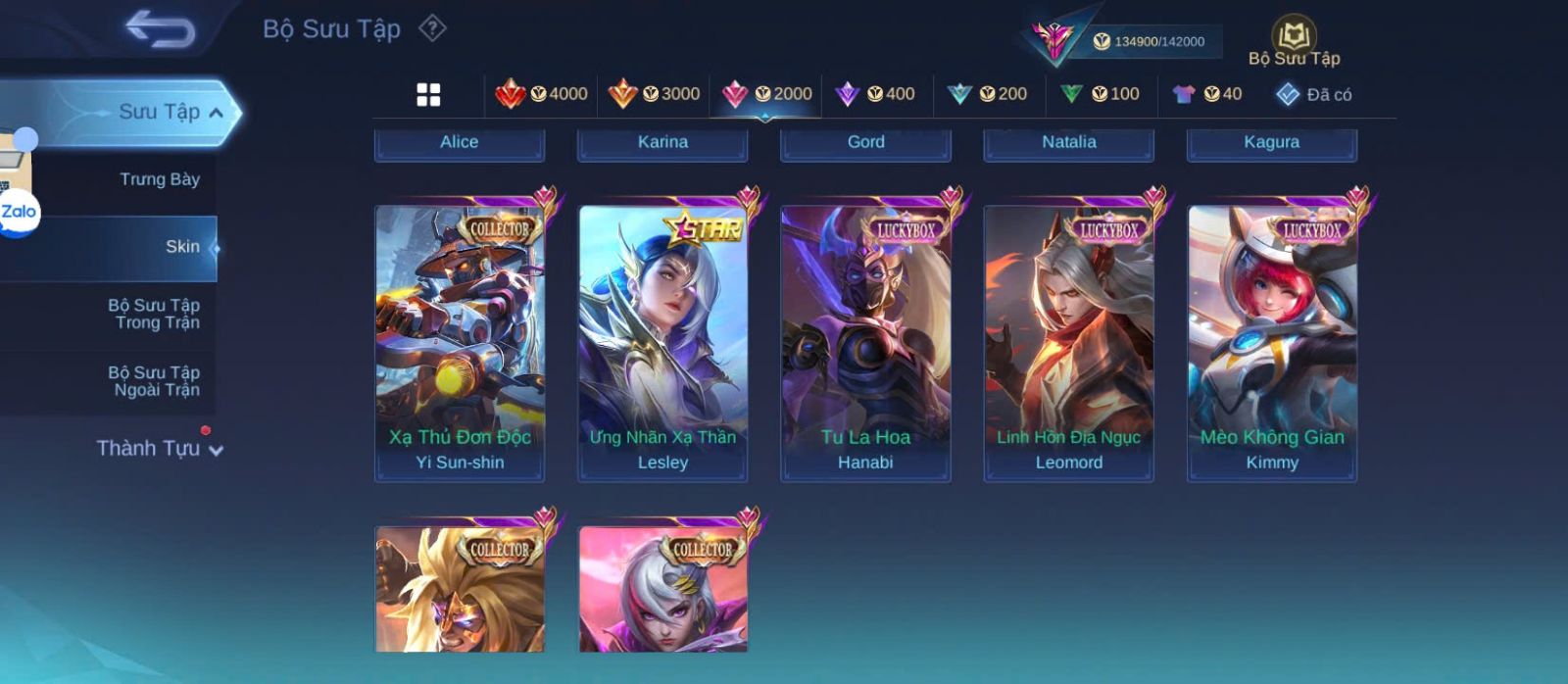The image size is (1568, 684).
Task: Expand the Thành Tựu section
Action: 159,449
